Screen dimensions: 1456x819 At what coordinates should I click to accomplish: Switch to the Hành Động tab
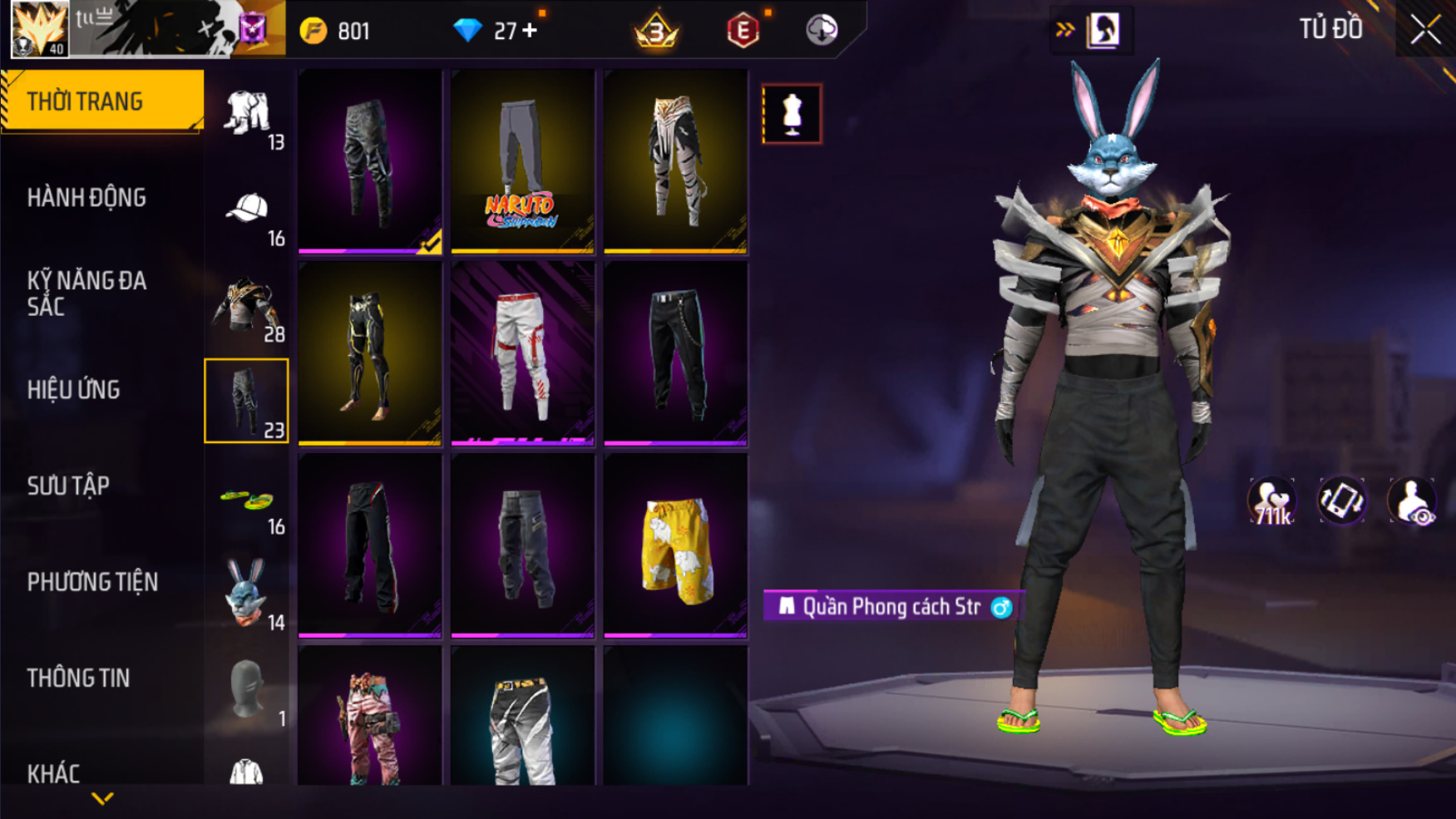click(86, 198)
